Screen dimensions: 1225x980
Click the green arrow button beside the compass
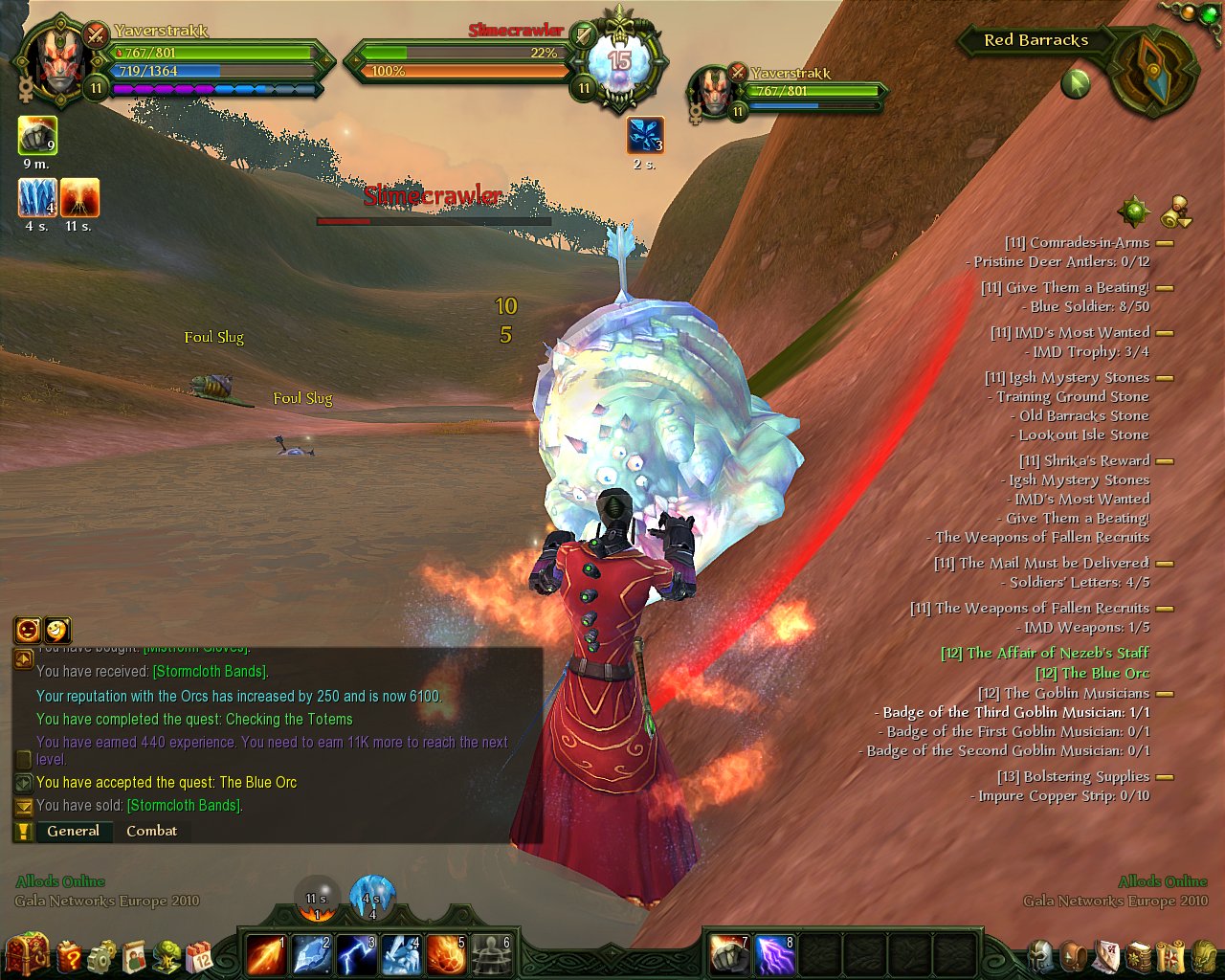pos(1076,84)
